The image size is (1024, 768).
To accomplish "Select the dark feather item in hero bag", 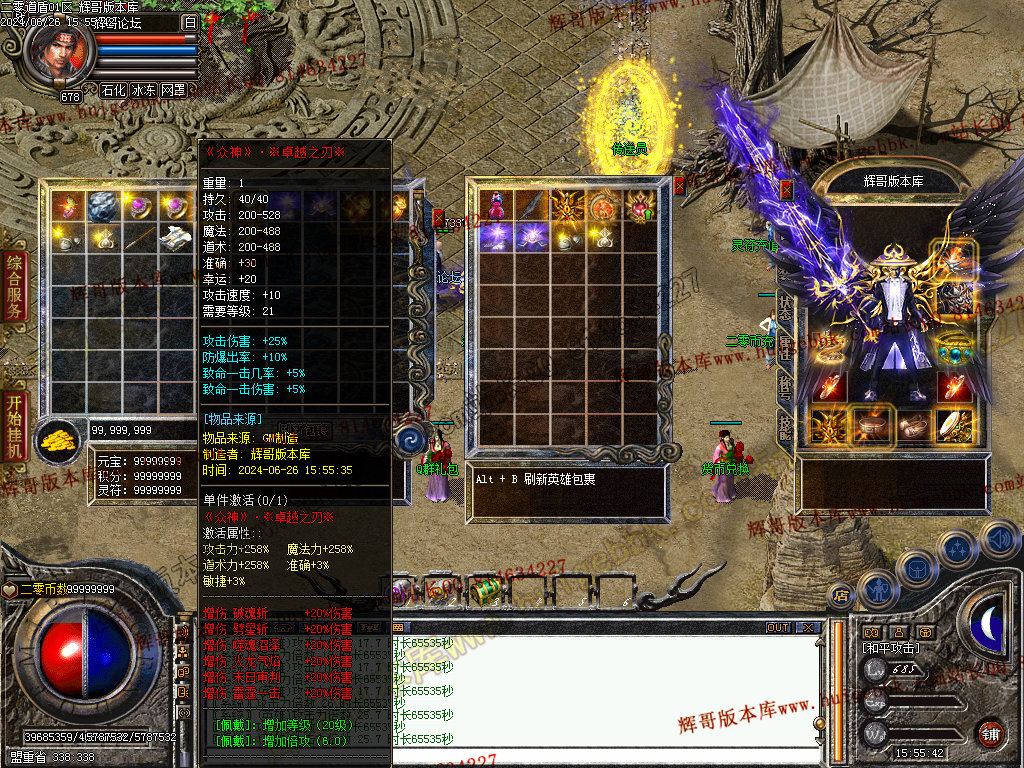I will point(530,206).
